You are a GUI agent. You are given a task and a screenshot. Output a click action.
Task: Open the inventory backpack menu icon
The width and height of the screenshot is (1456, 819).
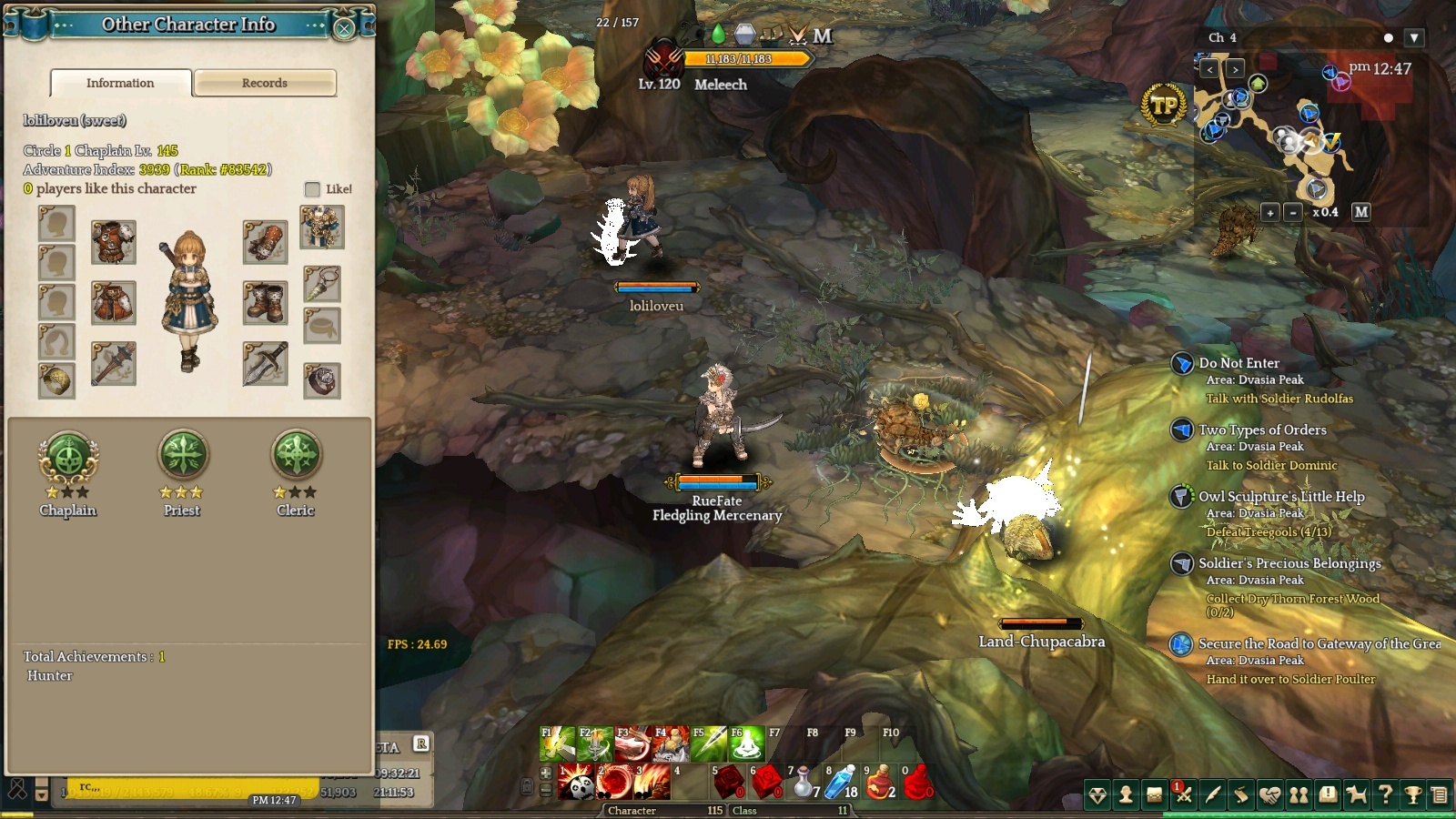point(1154,794)
